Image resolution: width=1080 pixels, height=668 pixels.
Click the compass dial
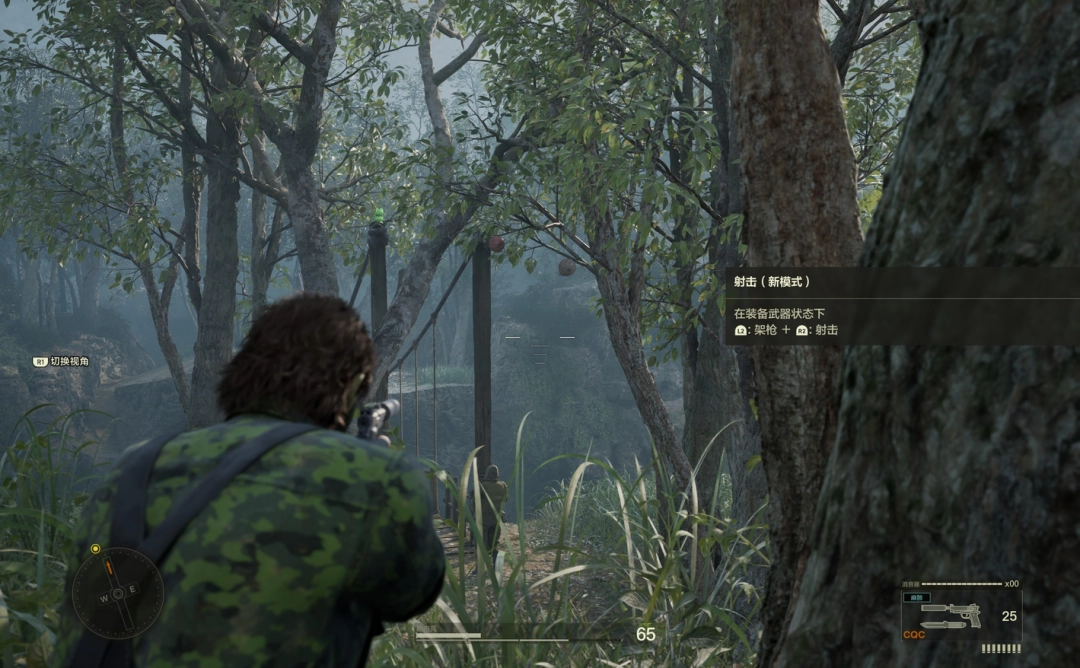click(x=117, y=593)
